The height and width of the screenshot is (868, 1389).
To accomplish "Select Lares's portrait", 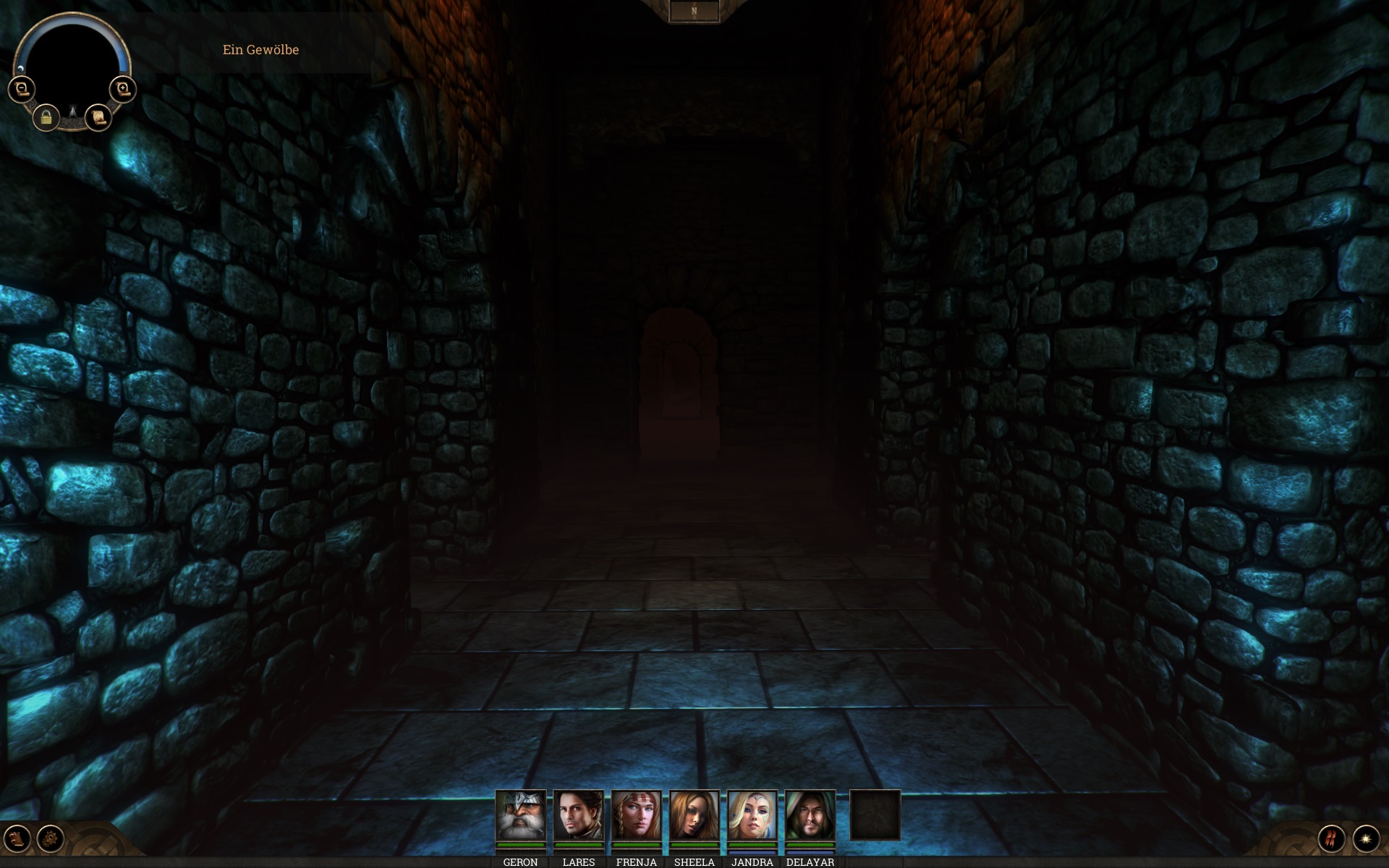I will coord(579,815).
